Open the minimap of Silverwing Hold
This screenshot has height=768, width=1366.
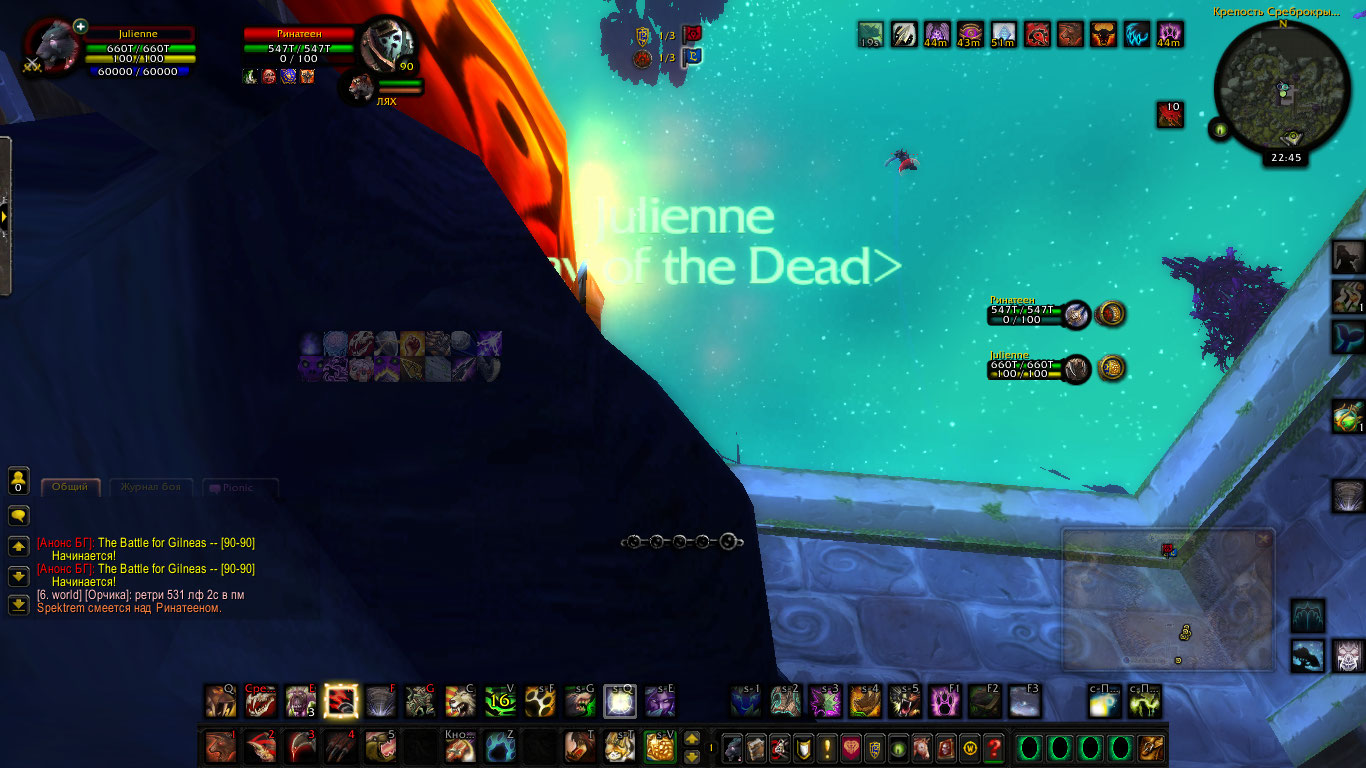[x=1281, y=89]
